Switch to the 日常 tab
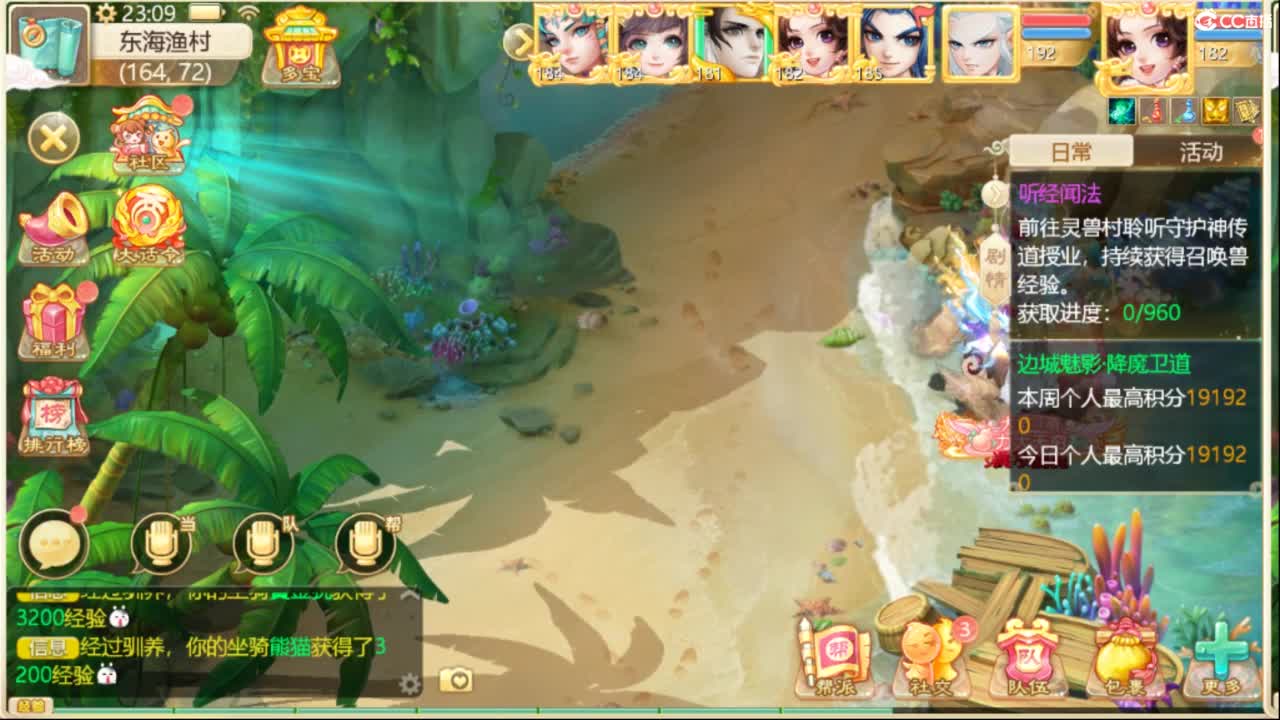The width and height of the screenshot is (1280, 720). point(1072,150)
